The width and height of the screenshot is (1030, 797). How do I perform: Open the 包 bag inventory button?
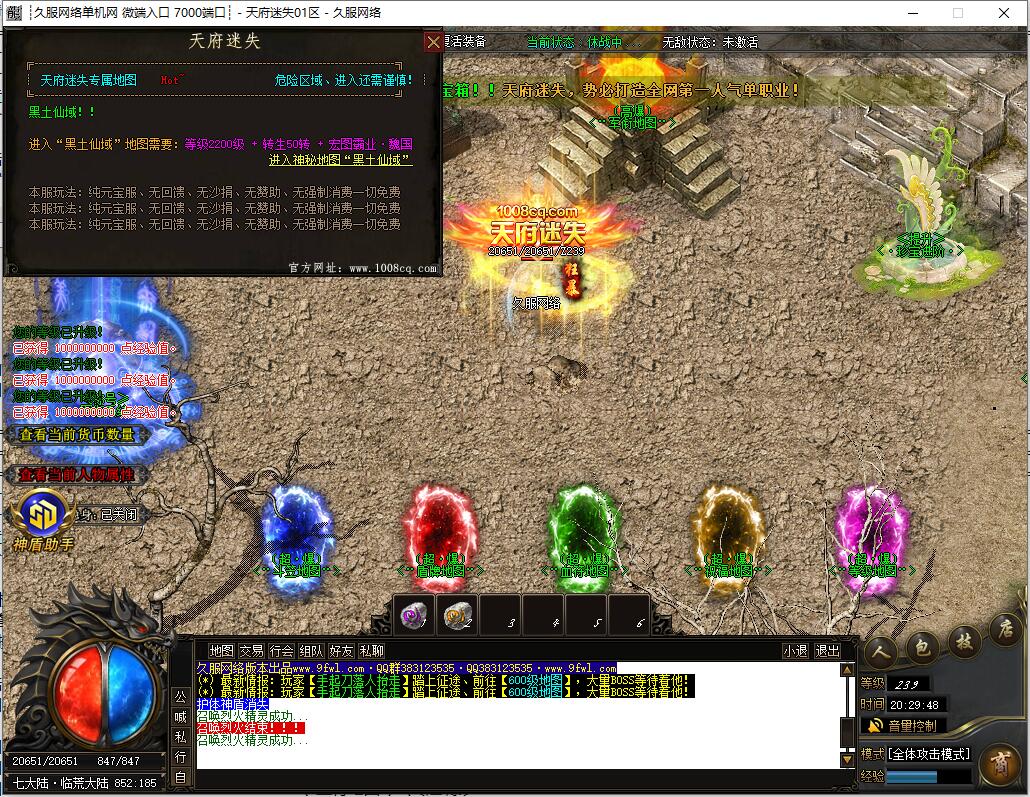pyautogui.click(x=921, y=647)
